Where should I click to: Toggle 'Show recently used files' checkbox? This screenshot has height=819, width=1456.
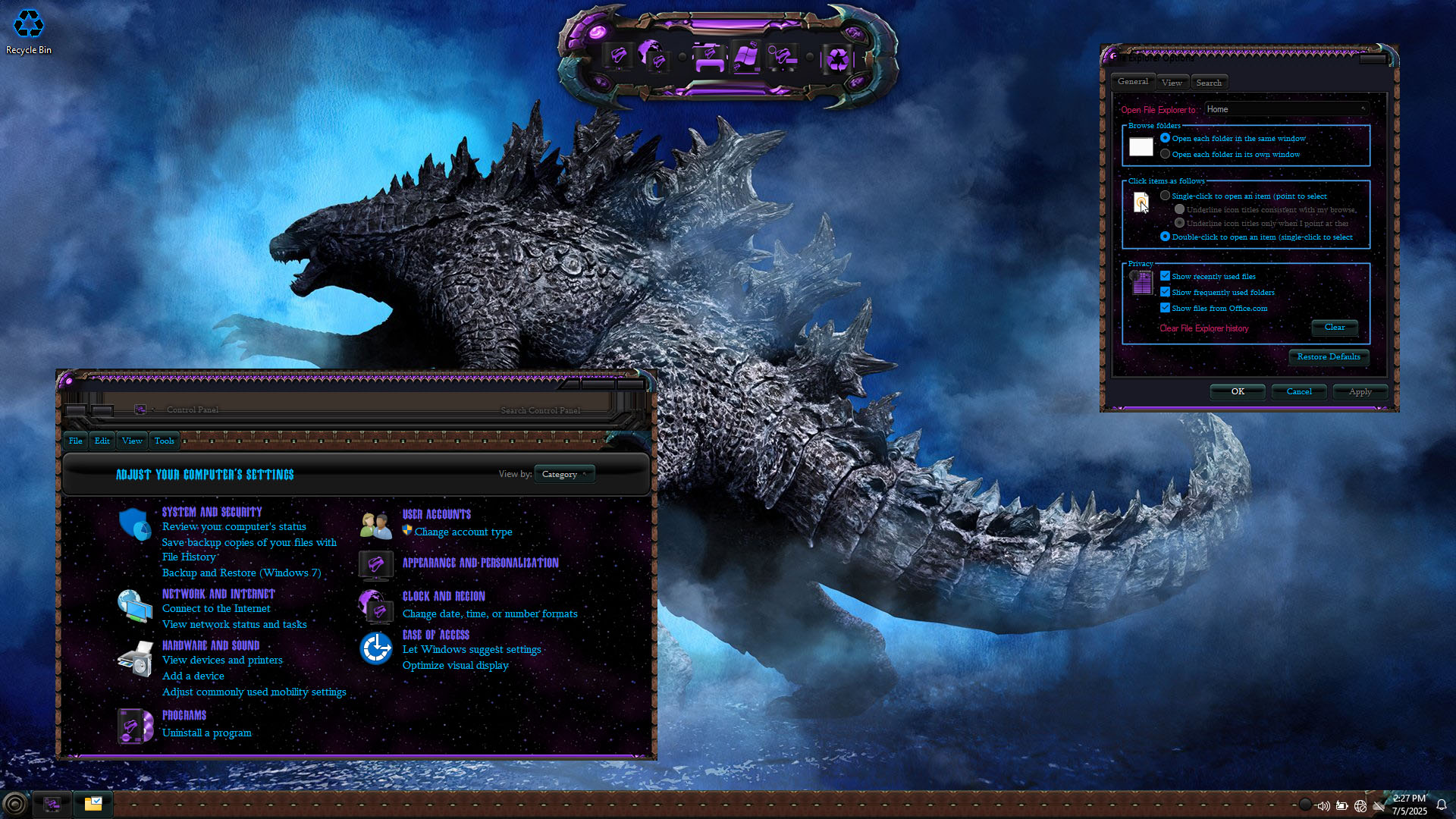tap(1166, 276)
